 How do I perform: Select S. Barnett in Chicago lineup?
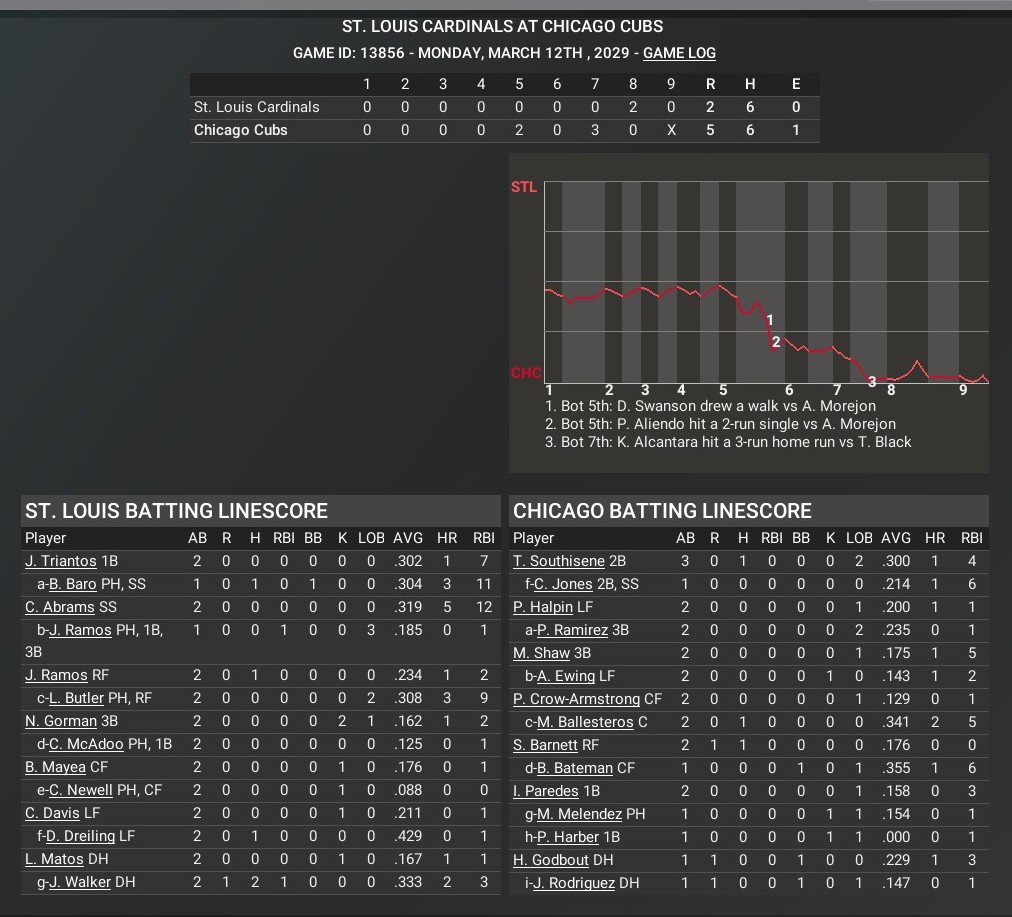[546, 745]
